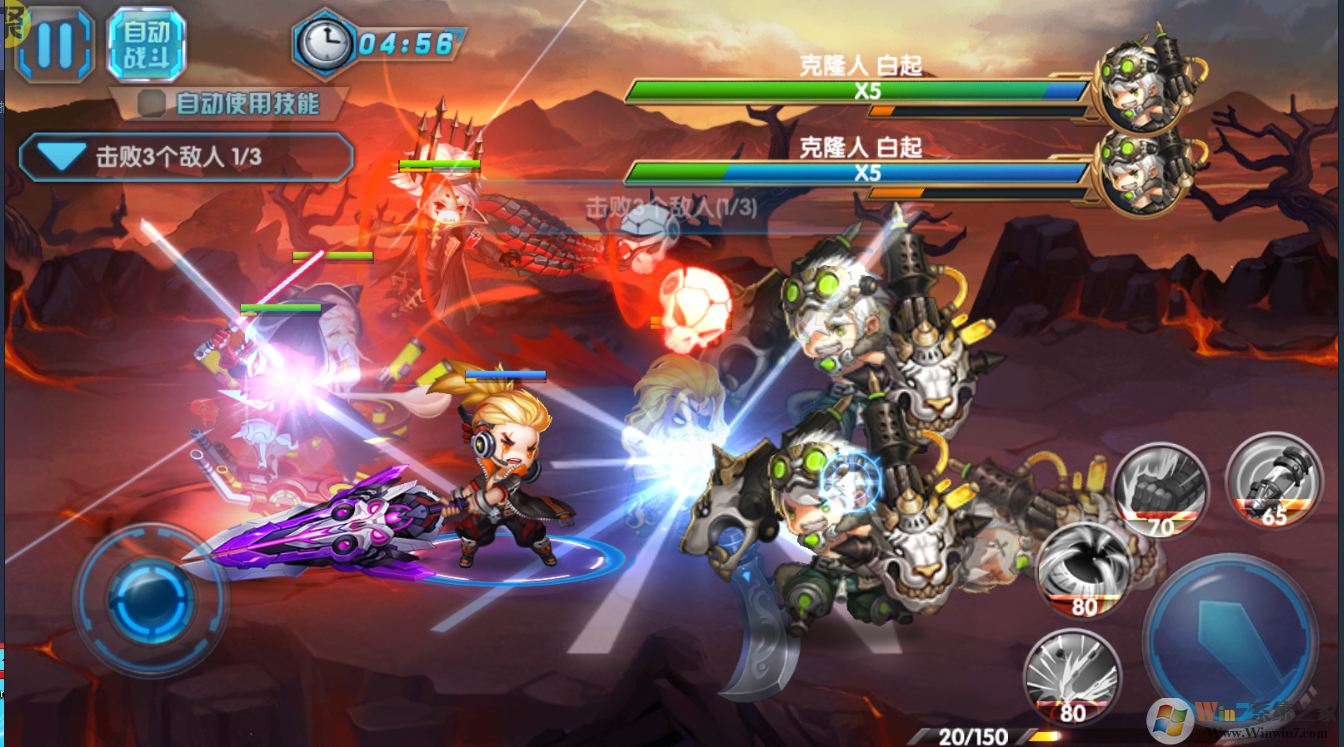
Task: Click the virtual movement joystick
Action: (150, 599)
